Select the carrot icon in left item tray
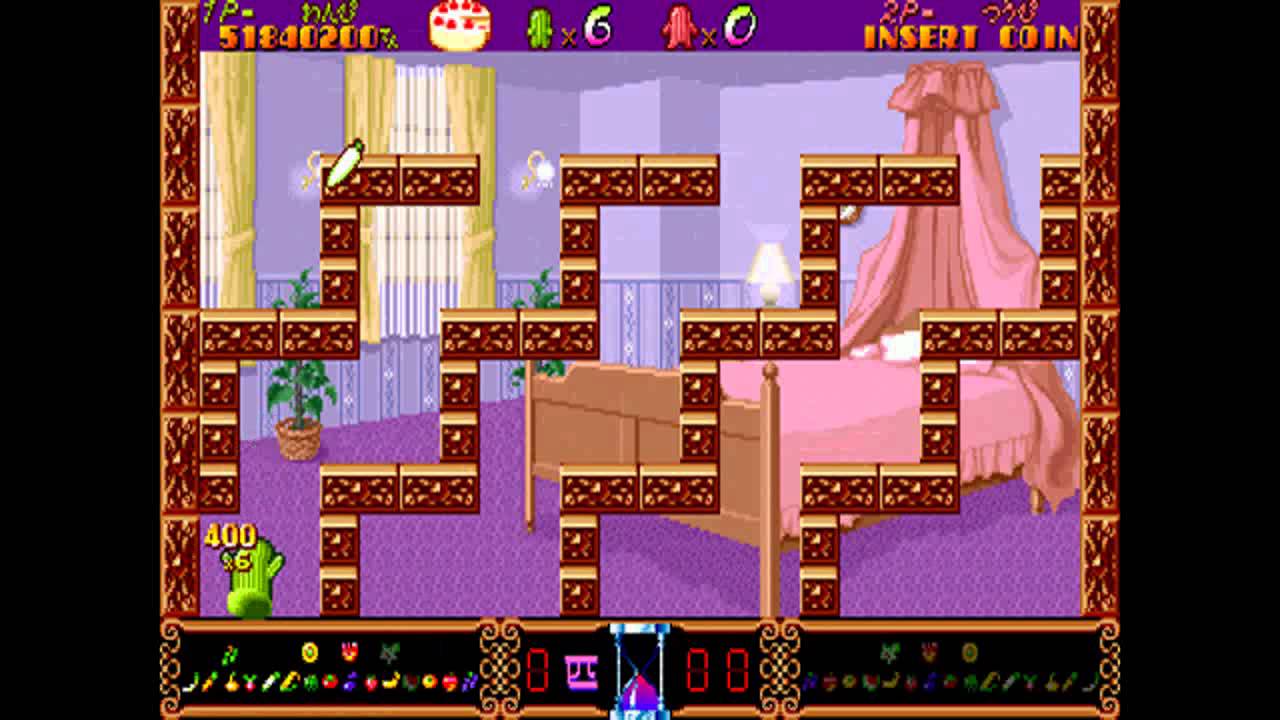Image resolution: width=1280 pixels, height=720 pixels. pos(205,684)
